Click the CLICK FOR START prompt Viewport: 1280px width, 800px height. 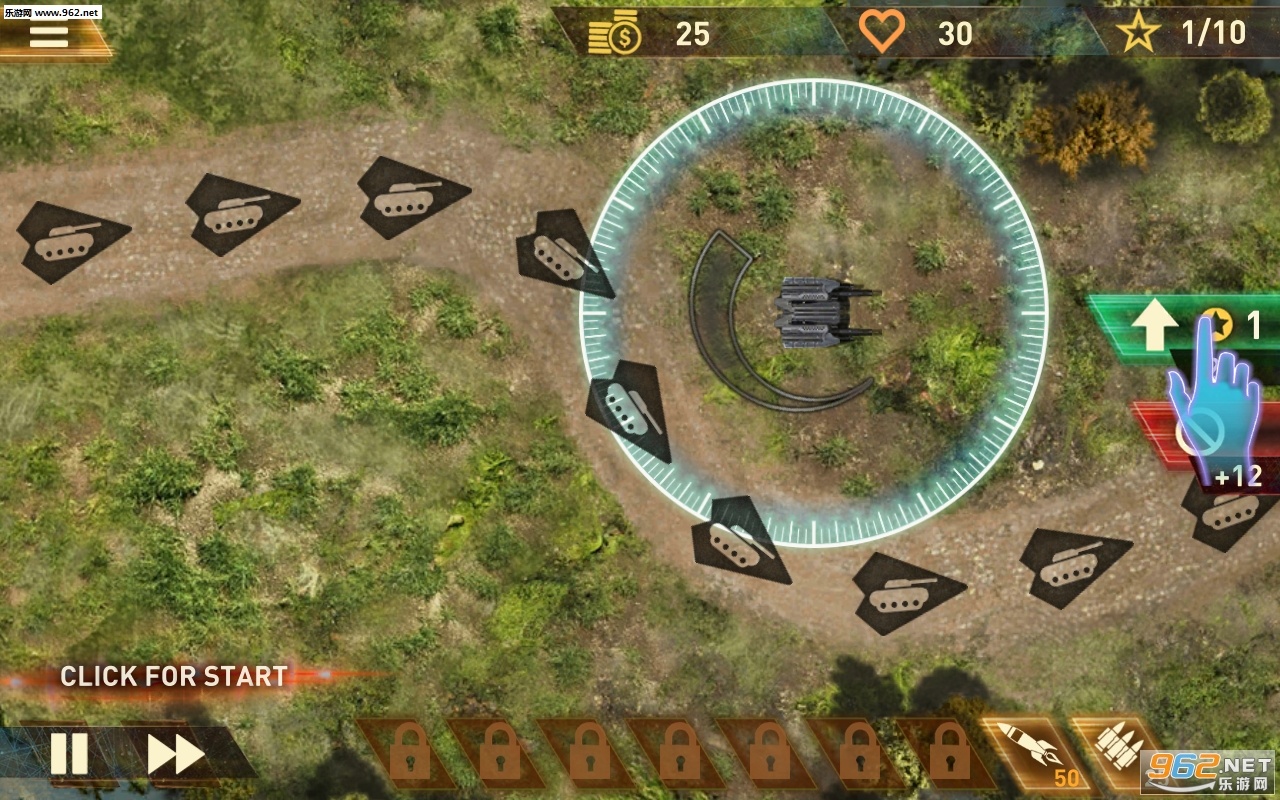174,677
